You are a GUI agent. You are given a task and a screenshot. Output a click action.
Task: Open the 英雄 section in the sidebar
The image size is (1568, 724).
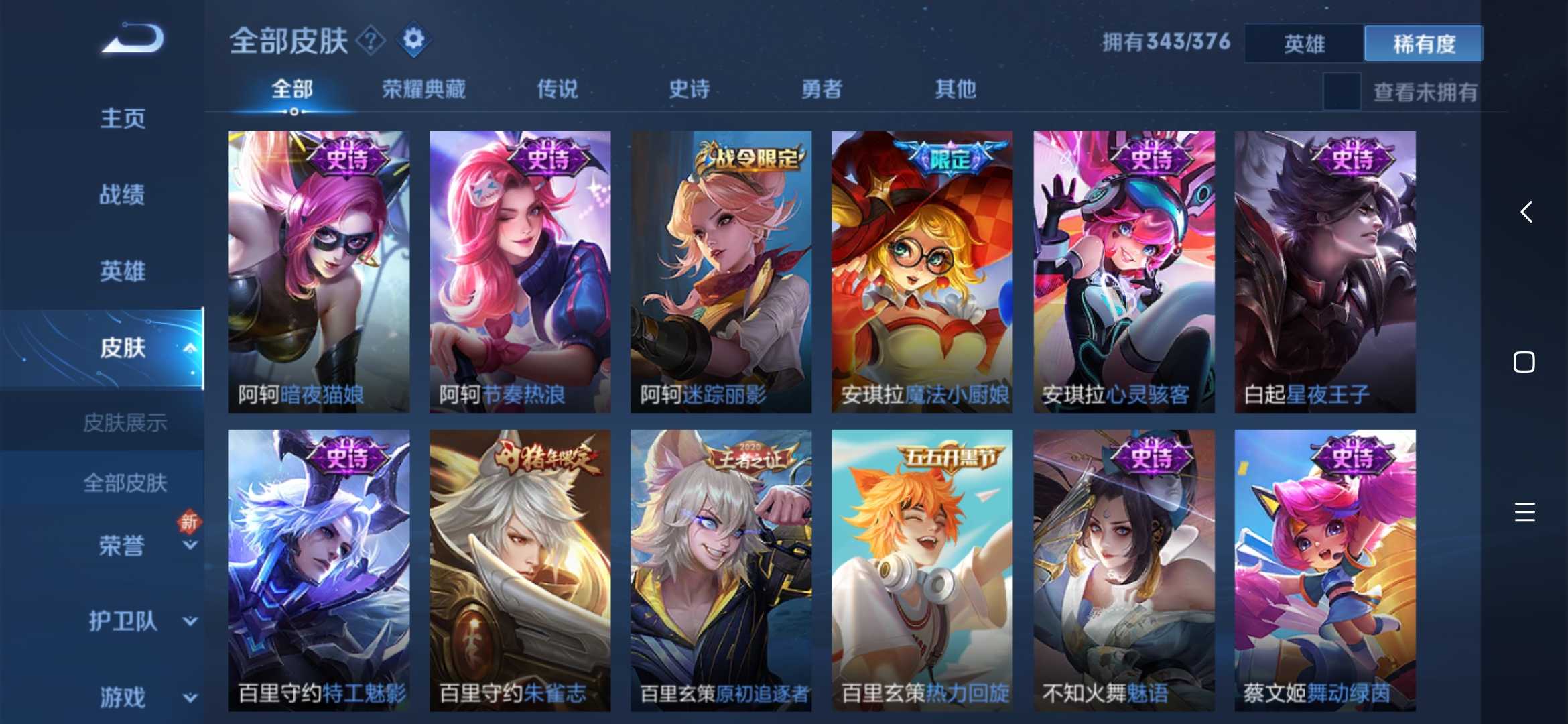tap(123, 270)
